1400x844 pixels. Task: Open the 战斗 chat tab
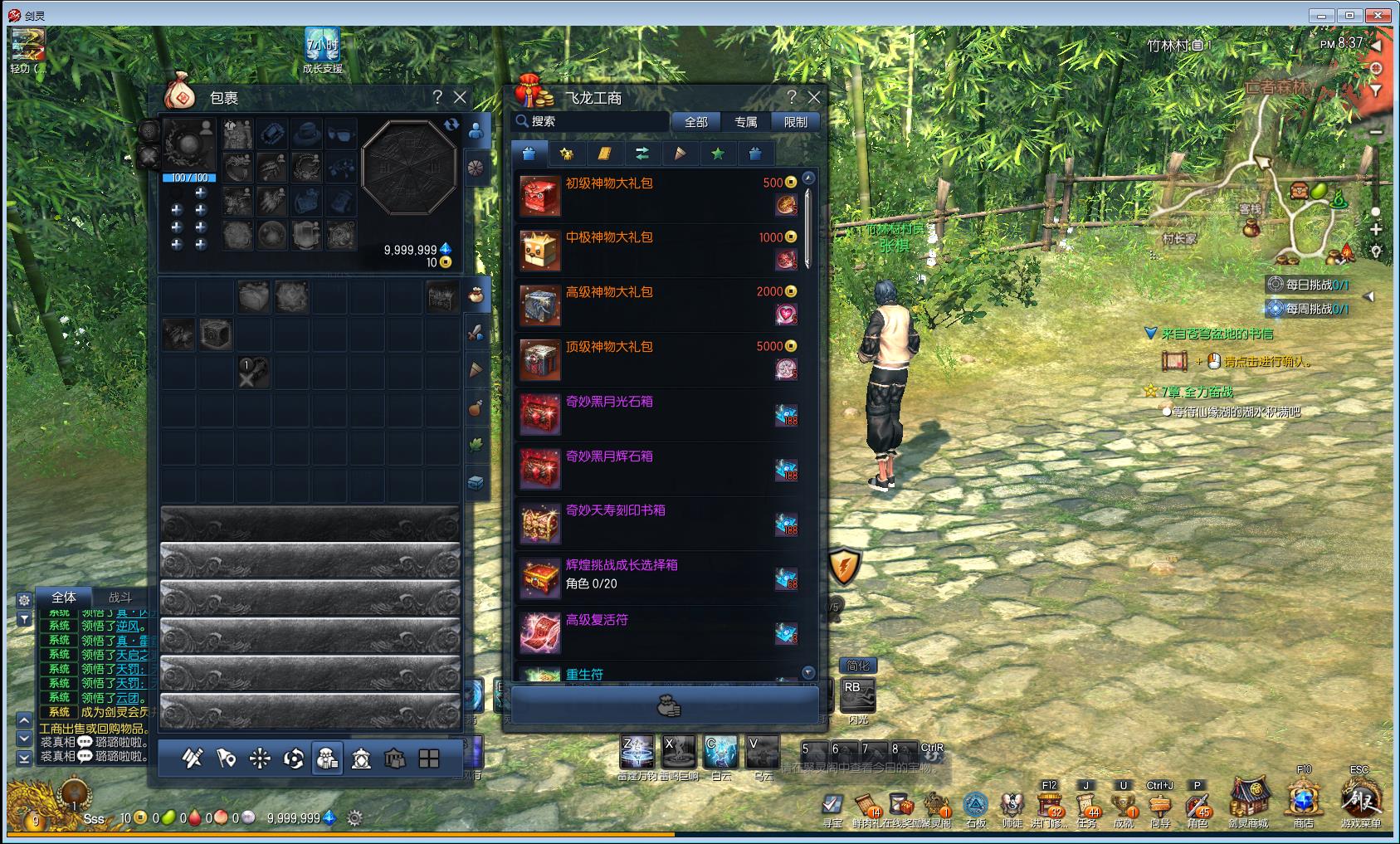point(120,597)
